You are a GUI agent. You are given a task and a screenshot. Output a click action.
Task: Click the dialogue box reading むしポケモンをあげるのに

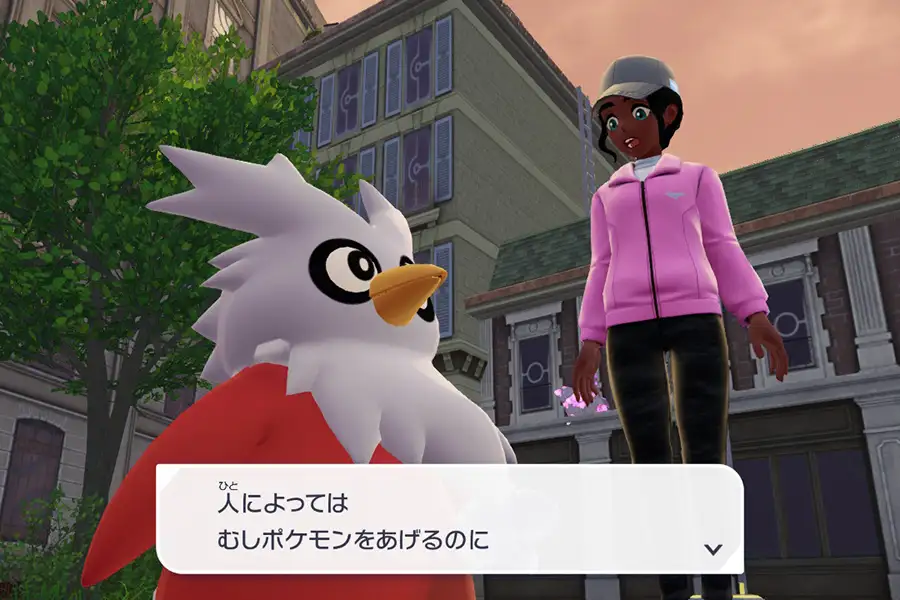point(450,519)
